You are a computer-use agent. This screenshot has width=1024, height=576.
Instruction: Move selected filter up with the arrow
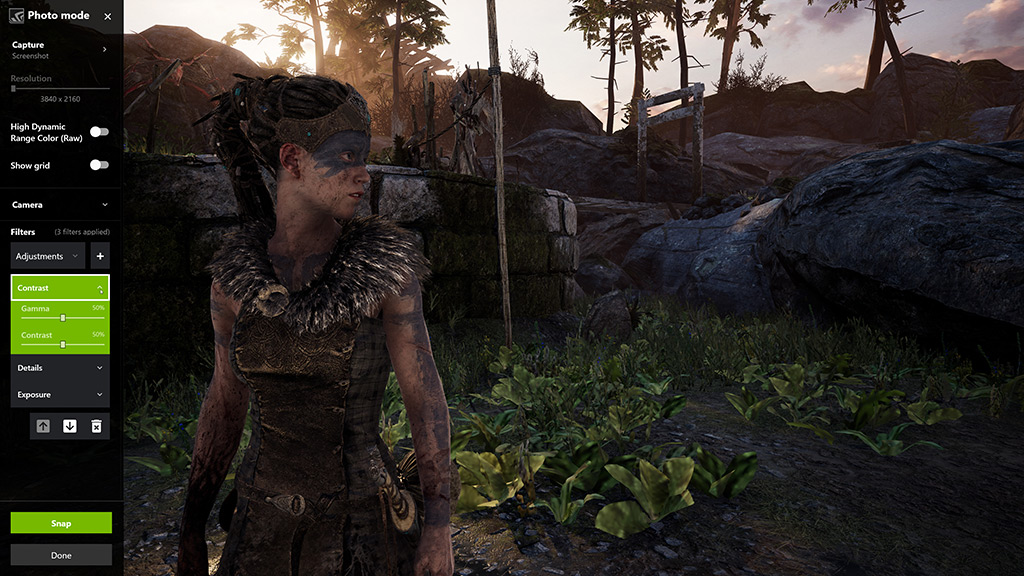[43, 426]
